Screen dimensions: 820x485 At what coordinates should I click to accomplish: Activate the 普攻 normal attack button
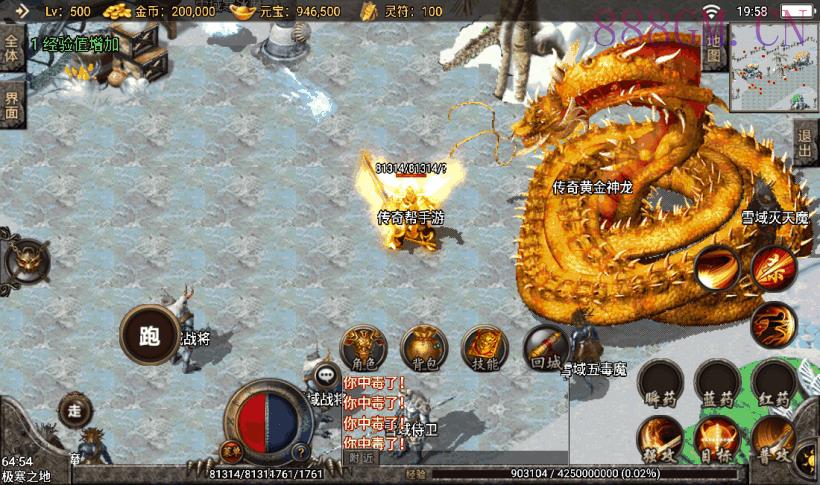coord(773,438)
